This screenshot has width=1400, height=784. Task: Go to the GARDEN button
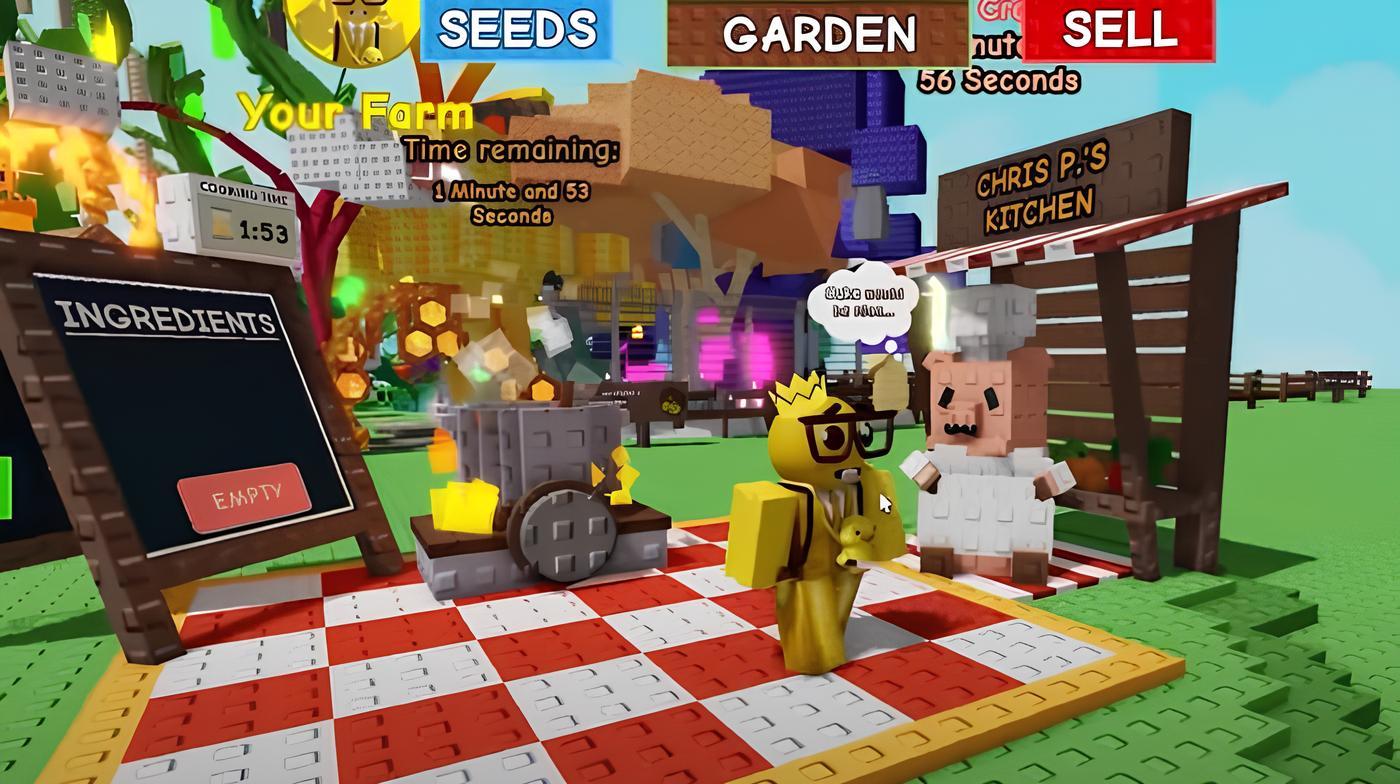coord(818,32)
